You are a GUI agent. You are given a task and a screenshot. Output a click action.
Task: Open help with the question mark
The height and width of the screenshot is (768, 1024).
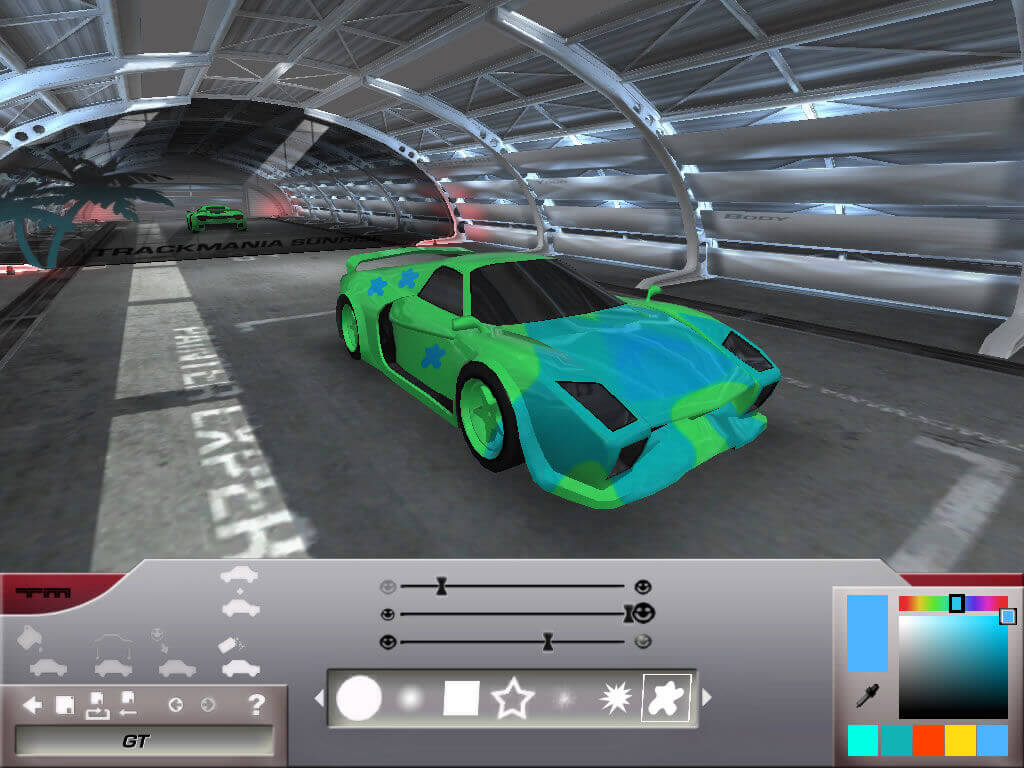256,705
